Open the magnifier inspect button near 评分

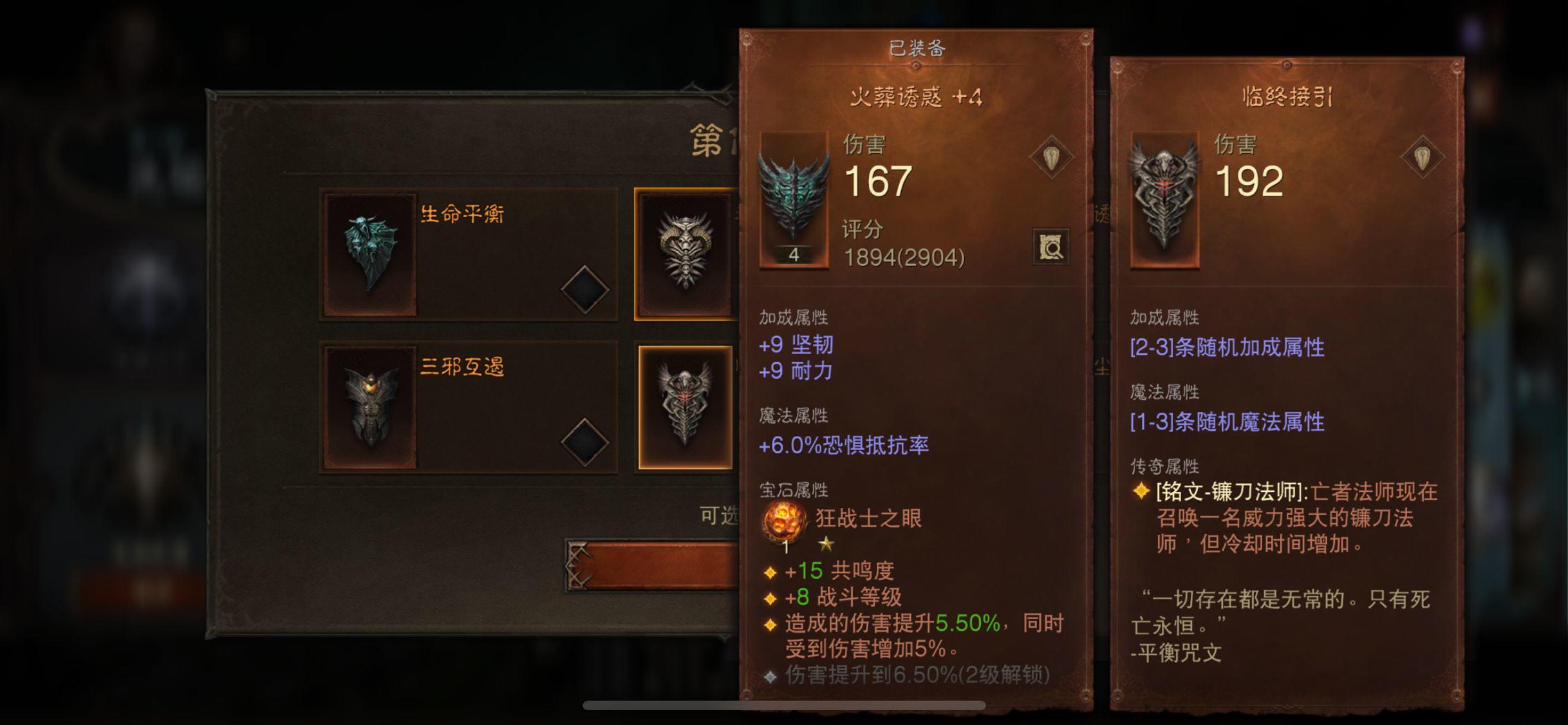click(1050, 247)
